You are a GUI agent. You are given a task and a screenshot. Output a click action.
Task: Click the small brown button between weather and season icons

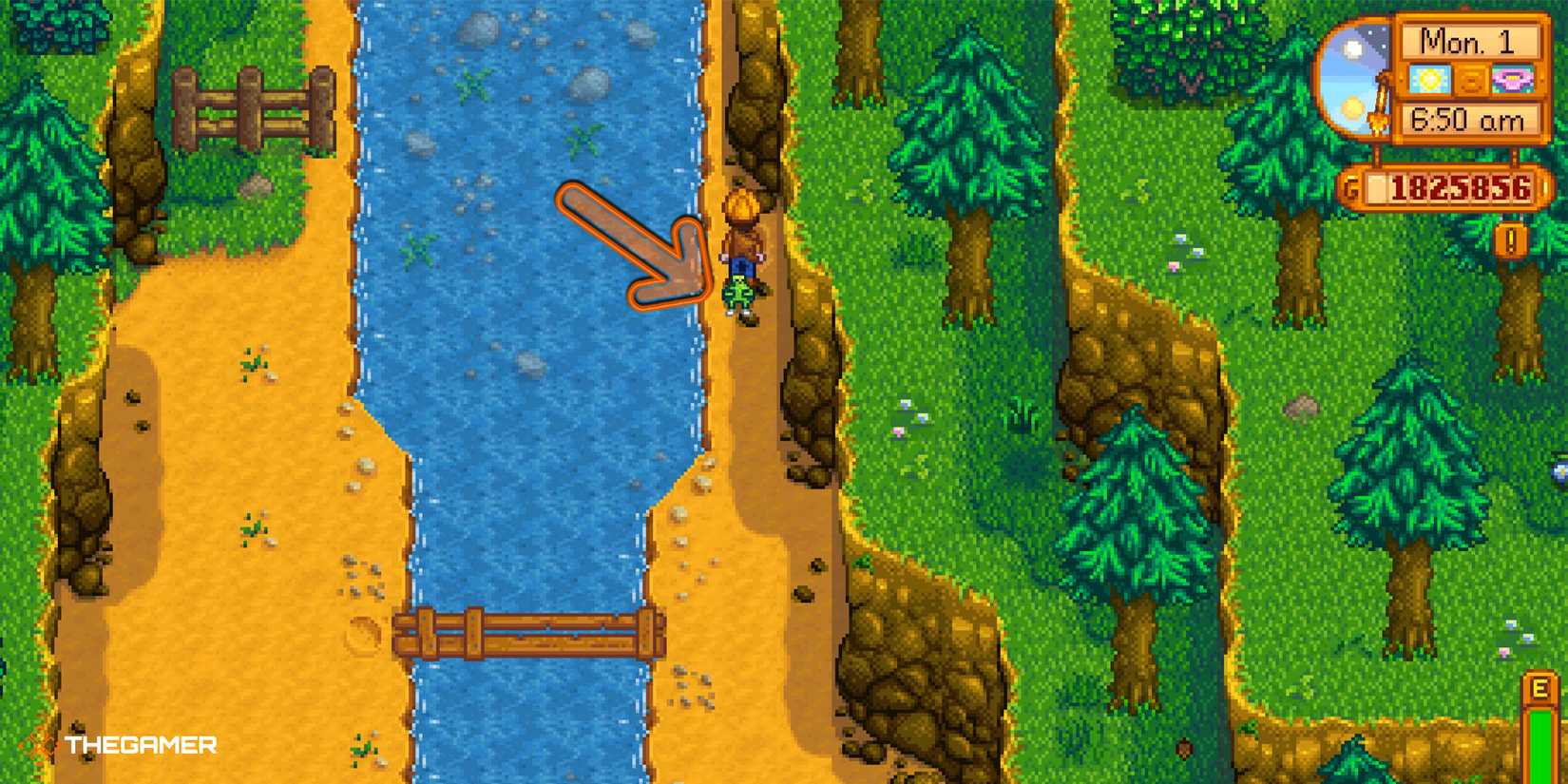click(1471, 79)
